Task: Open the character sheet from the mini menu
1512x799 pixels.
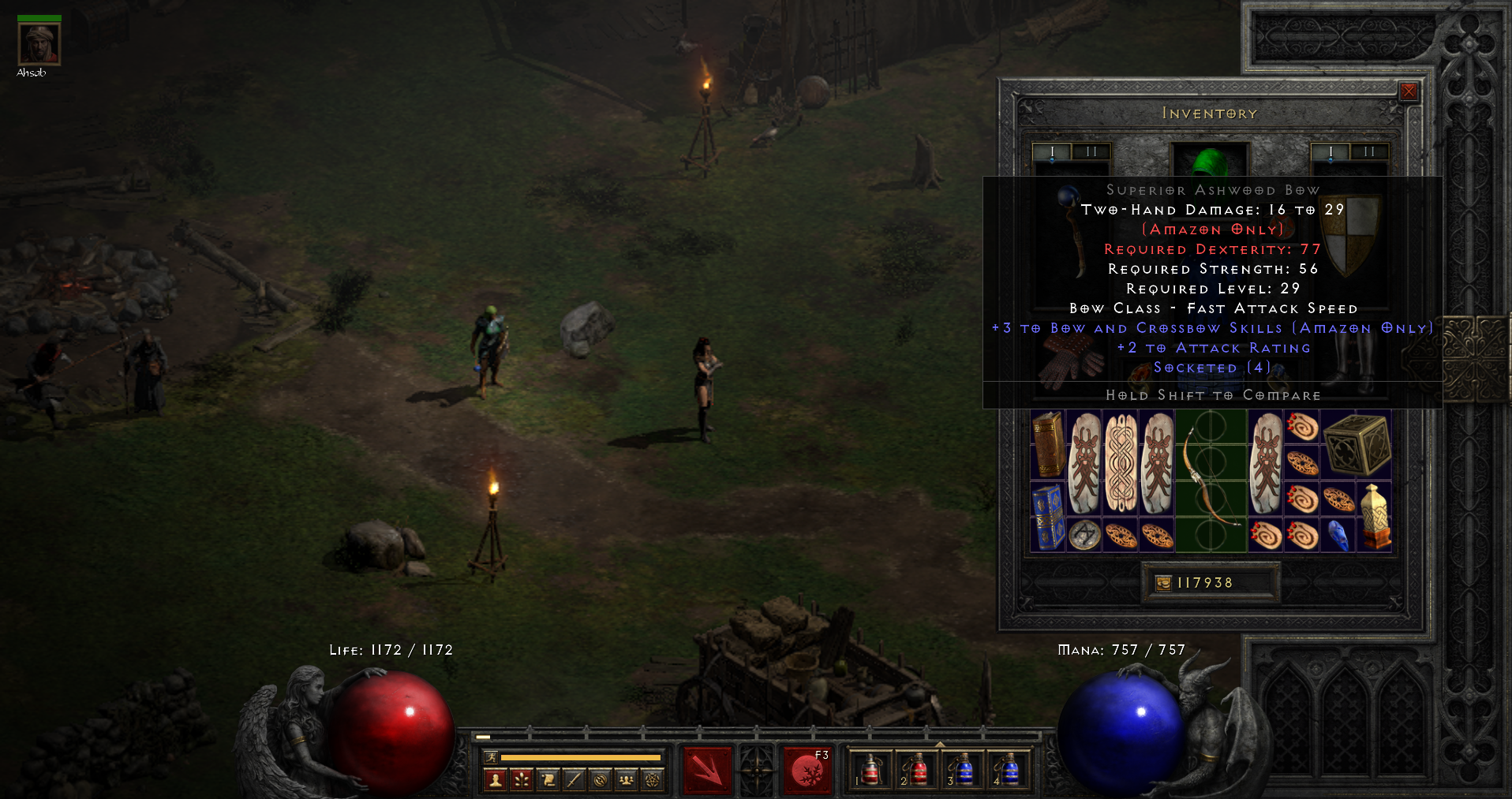Action: pos(496,780)
